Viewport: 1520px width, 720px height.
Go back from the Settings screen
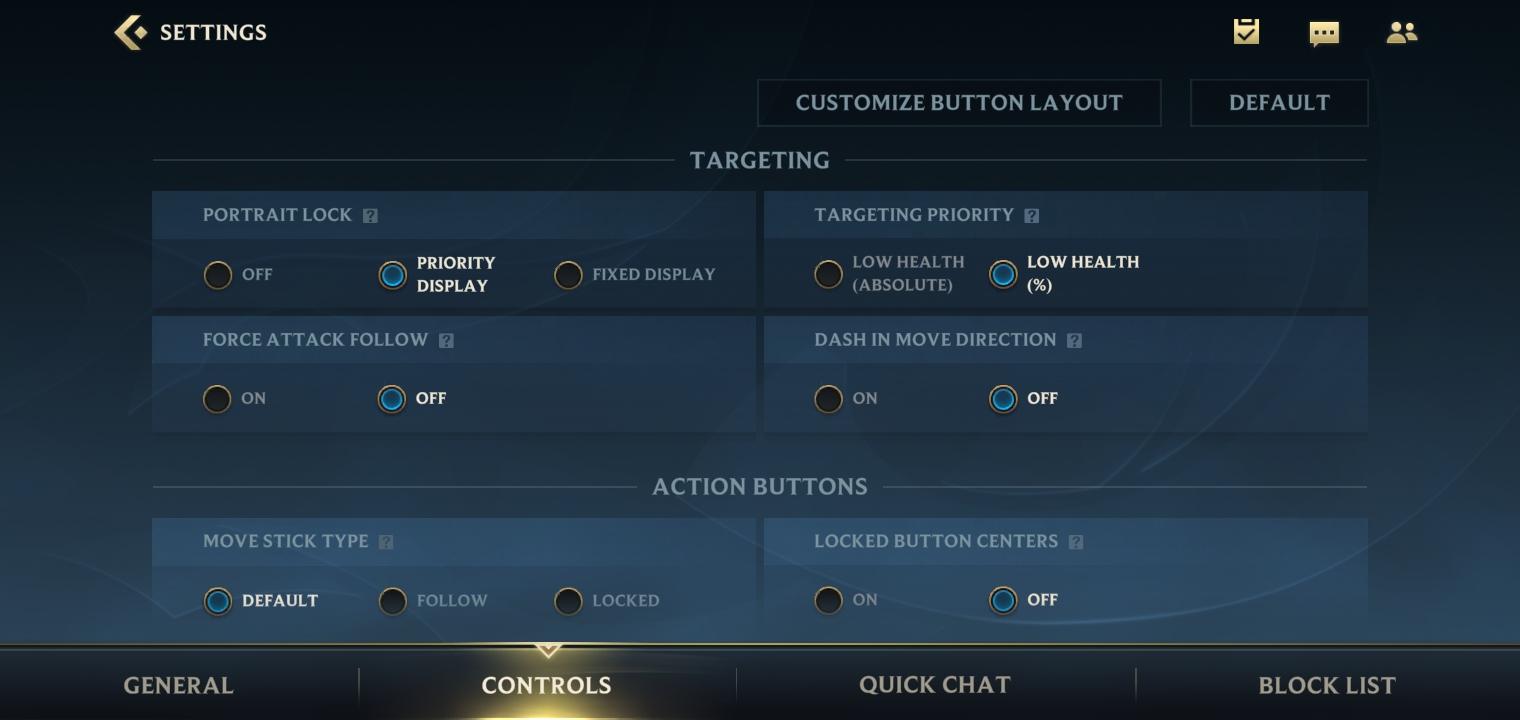[131, 32]
